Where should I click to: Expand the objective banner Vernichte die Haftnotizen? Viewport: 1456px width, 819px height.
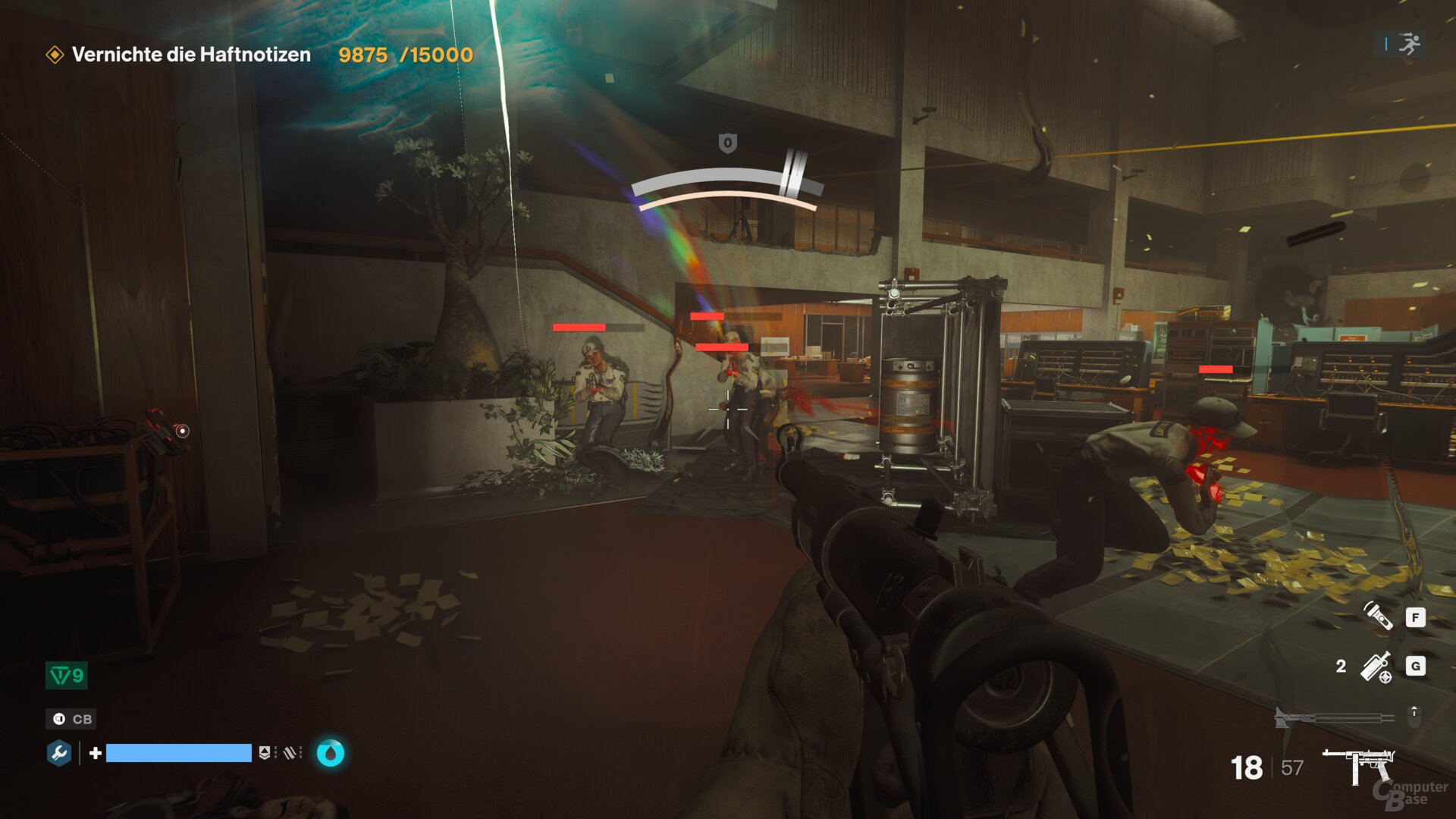pos(190,55)
